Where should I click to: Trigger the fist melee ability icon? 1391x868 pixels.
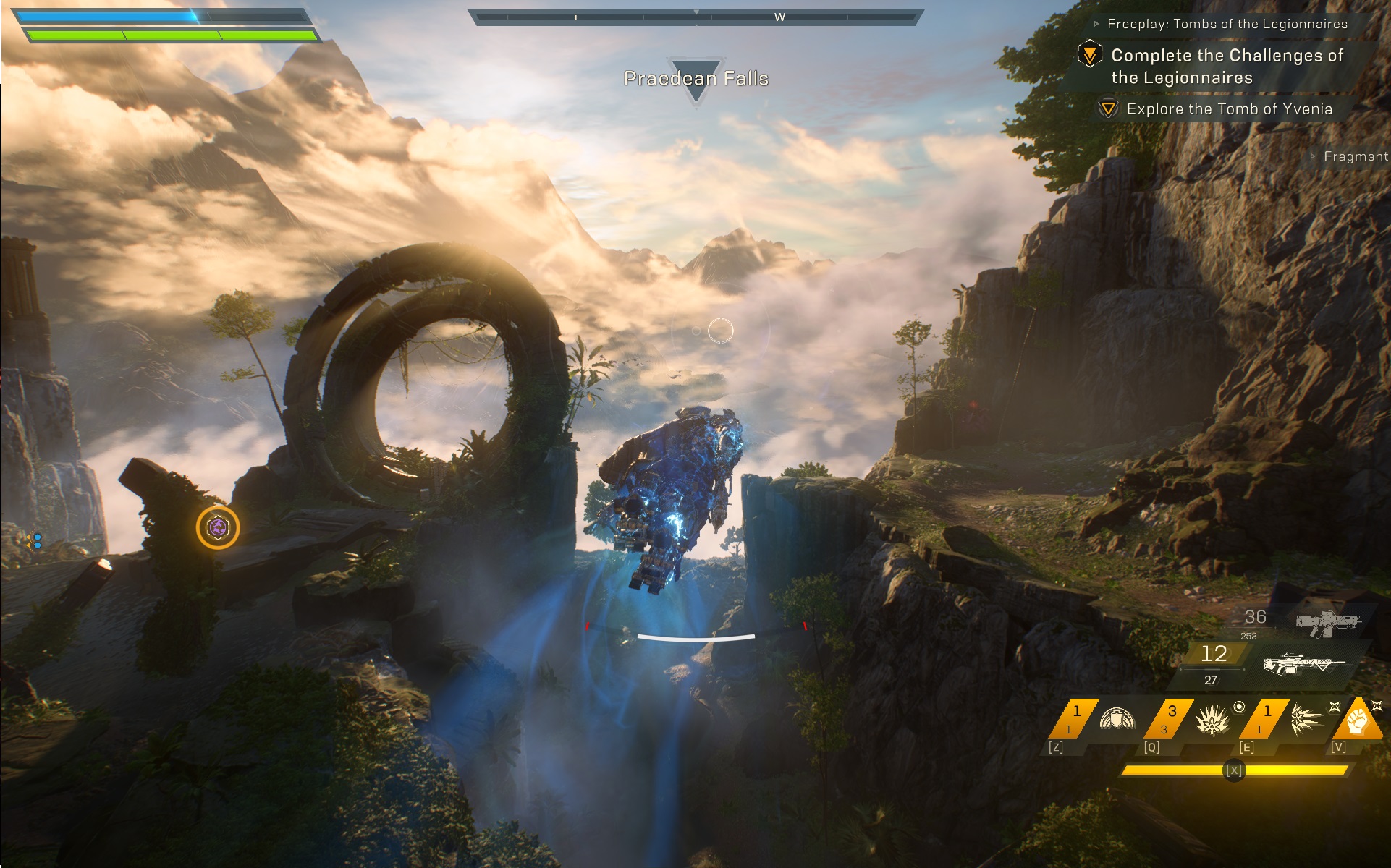point(1358,720)
